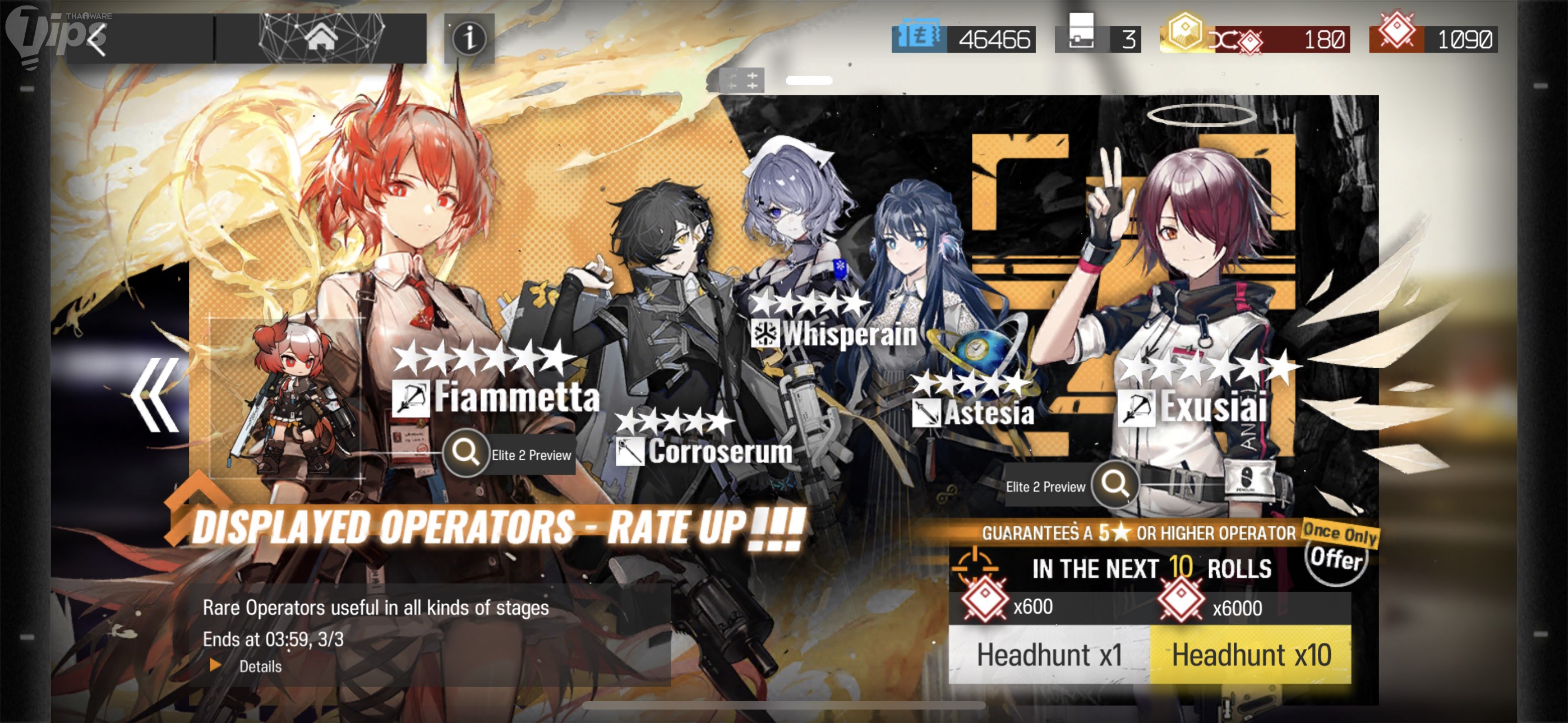The height and width of the screenshot is (723, 1568).
Task: Expand the banner Details link
Action: point(259,666)
